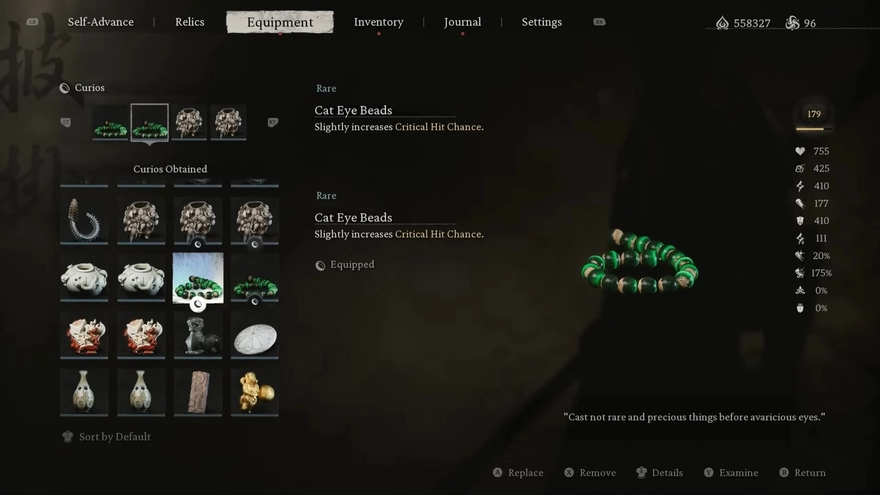Pick the brown carved tablet curio
Viewport: 880px width, 495px height.
(x=198, y=391)
